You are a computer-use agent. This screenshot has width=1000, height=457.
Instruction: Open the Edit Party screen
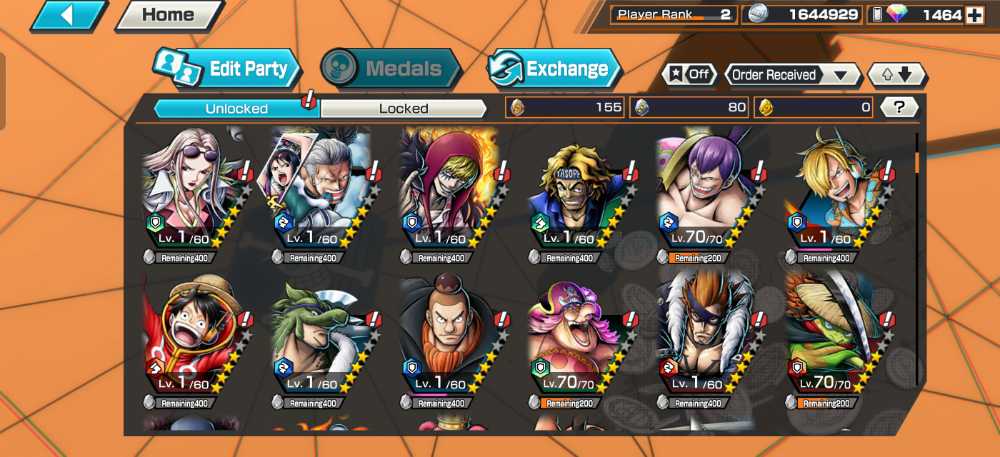click(228, 69)
